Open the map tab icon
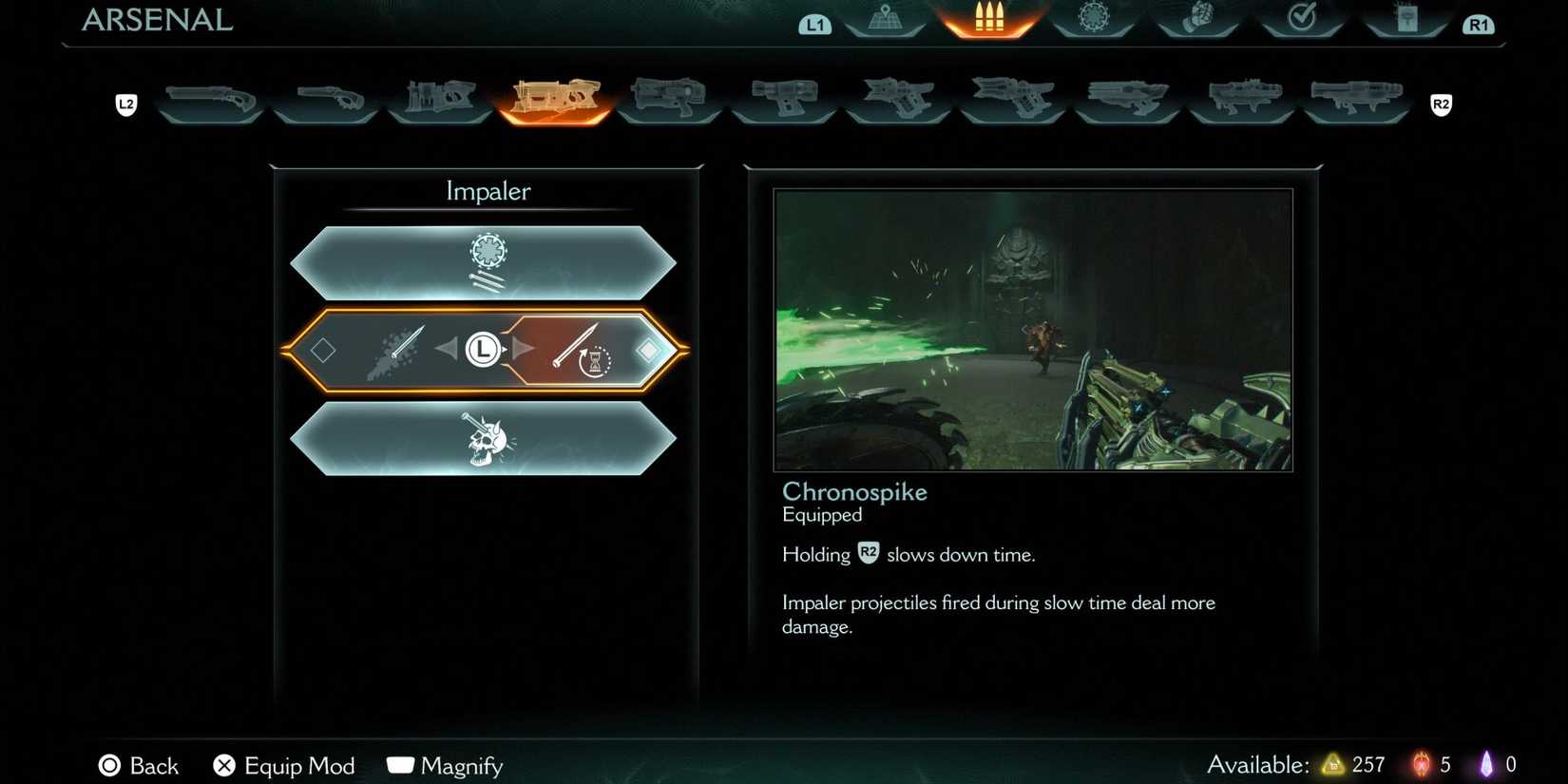Viewport: 1568px width, 784px height. 884,17
